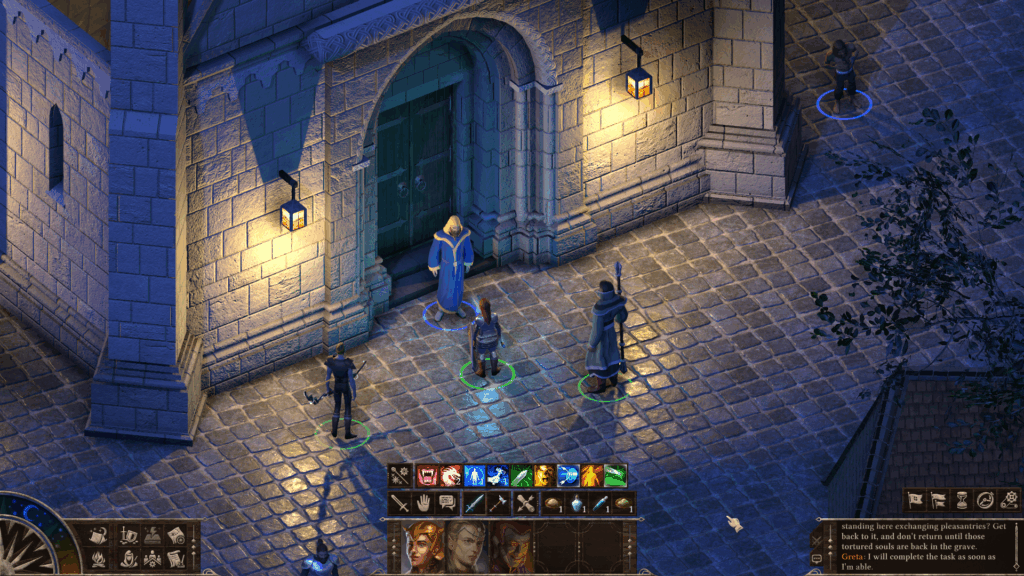Screen dimensions: 1024x576
Task: Use the red dragon ability
Action: (451, 476)
